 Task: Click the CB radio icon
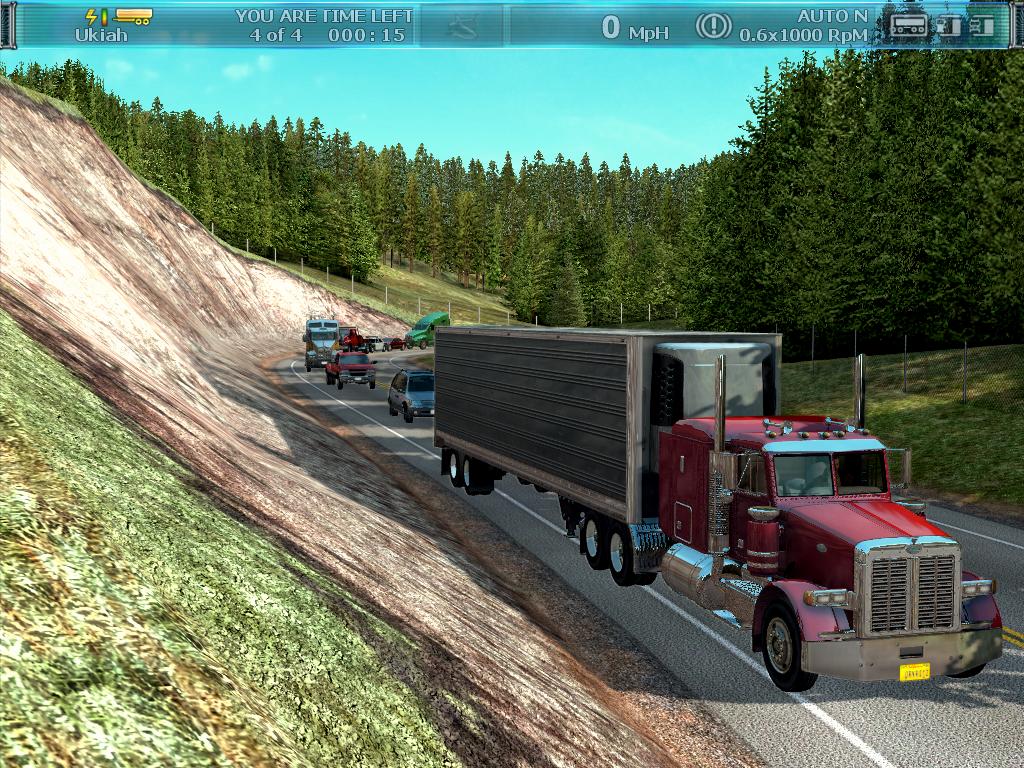909,25
